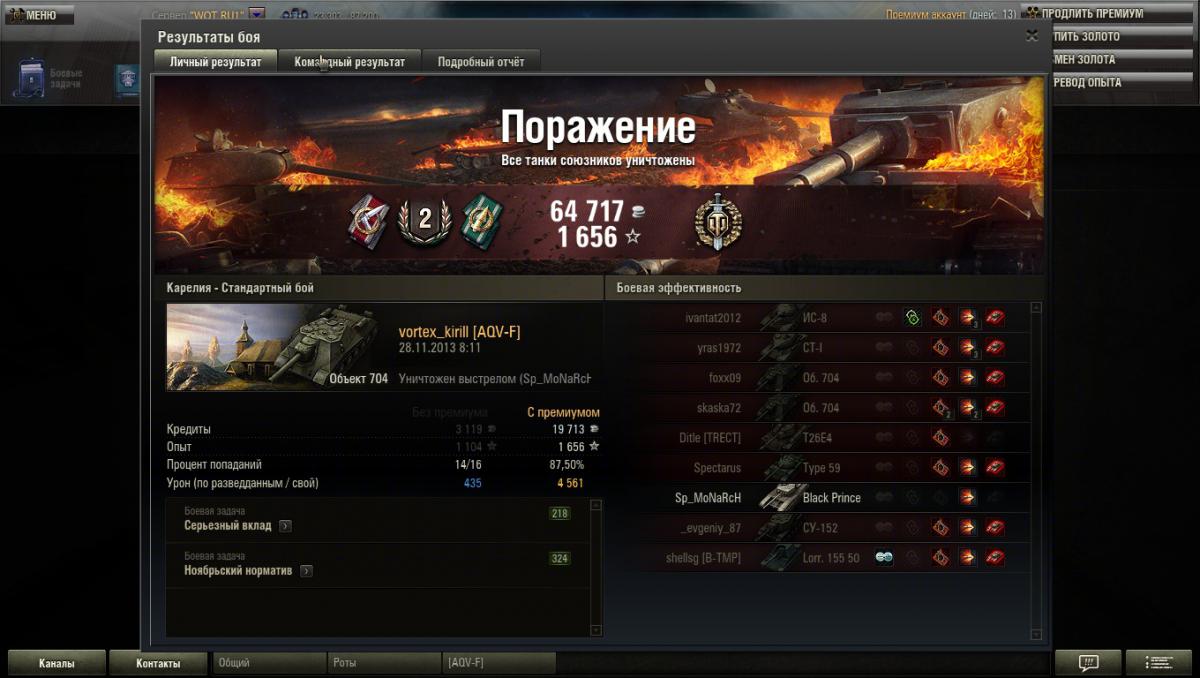Open the Командный результат tab
The image size is (1200, 678).
tap(349, 62)
